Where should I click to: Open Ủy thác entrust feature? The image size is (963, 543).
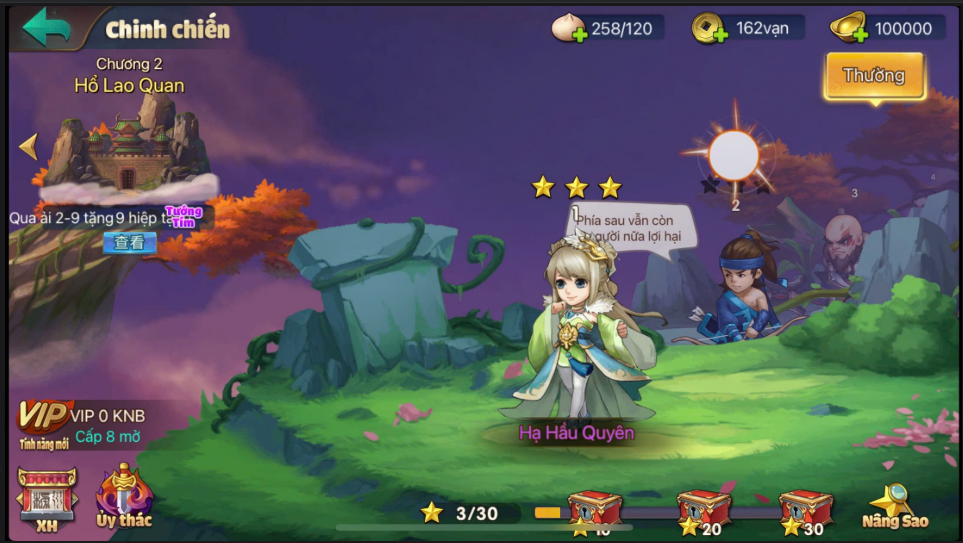tap(124, 496)
